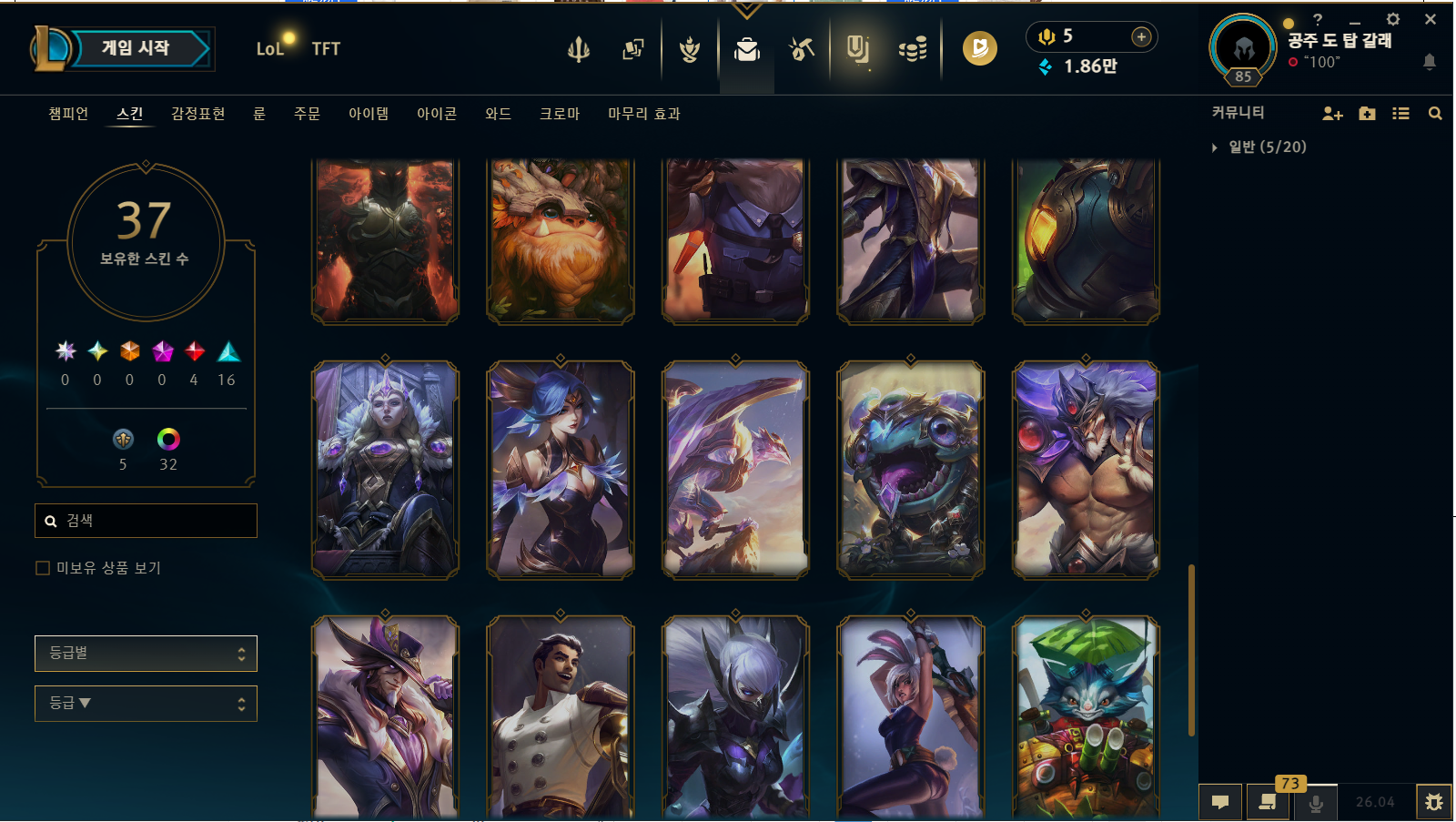Click the add friend icon in community panel
Image resolution: width=1456 pixels, height=822 pixels.
[x=1332, y=113]
